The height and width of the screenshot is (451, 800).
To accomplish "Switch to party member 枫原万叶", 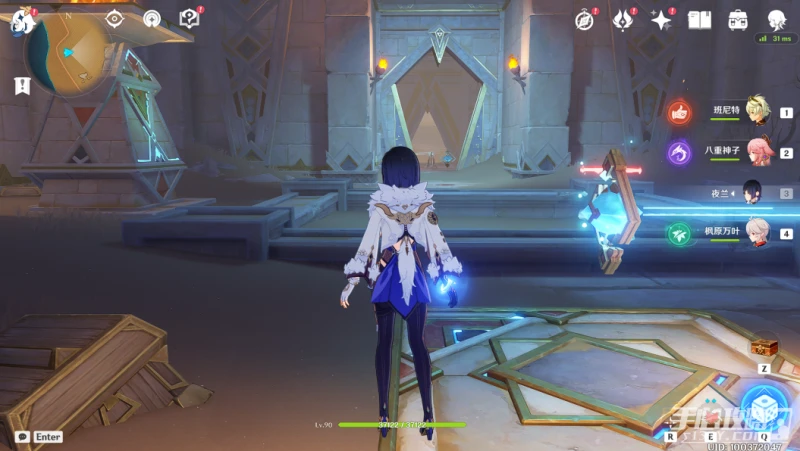I will [x=757, y=233].
